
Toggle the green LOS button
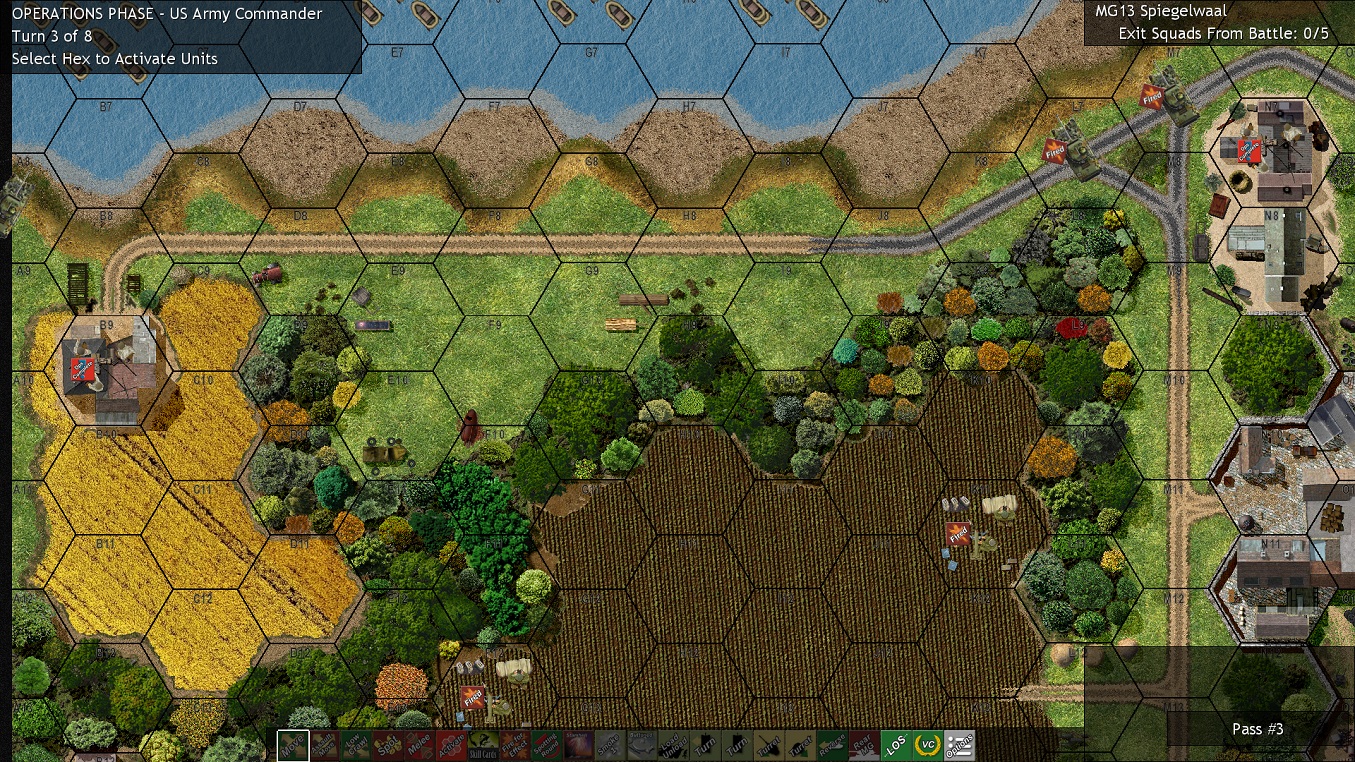[x=896, y=746]
